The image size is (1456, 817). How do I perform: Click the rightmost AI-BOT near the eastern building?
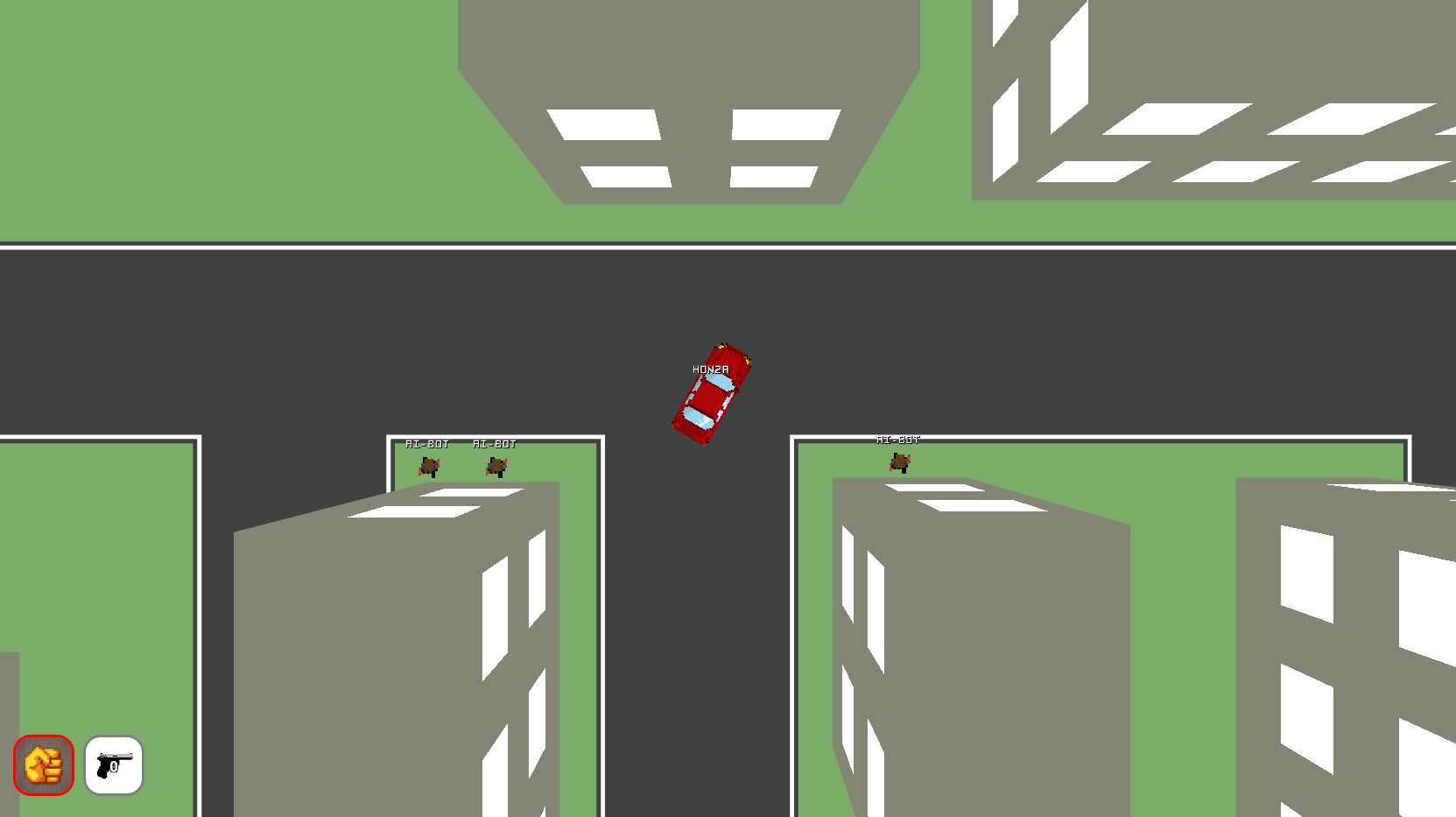coord(899,461)
